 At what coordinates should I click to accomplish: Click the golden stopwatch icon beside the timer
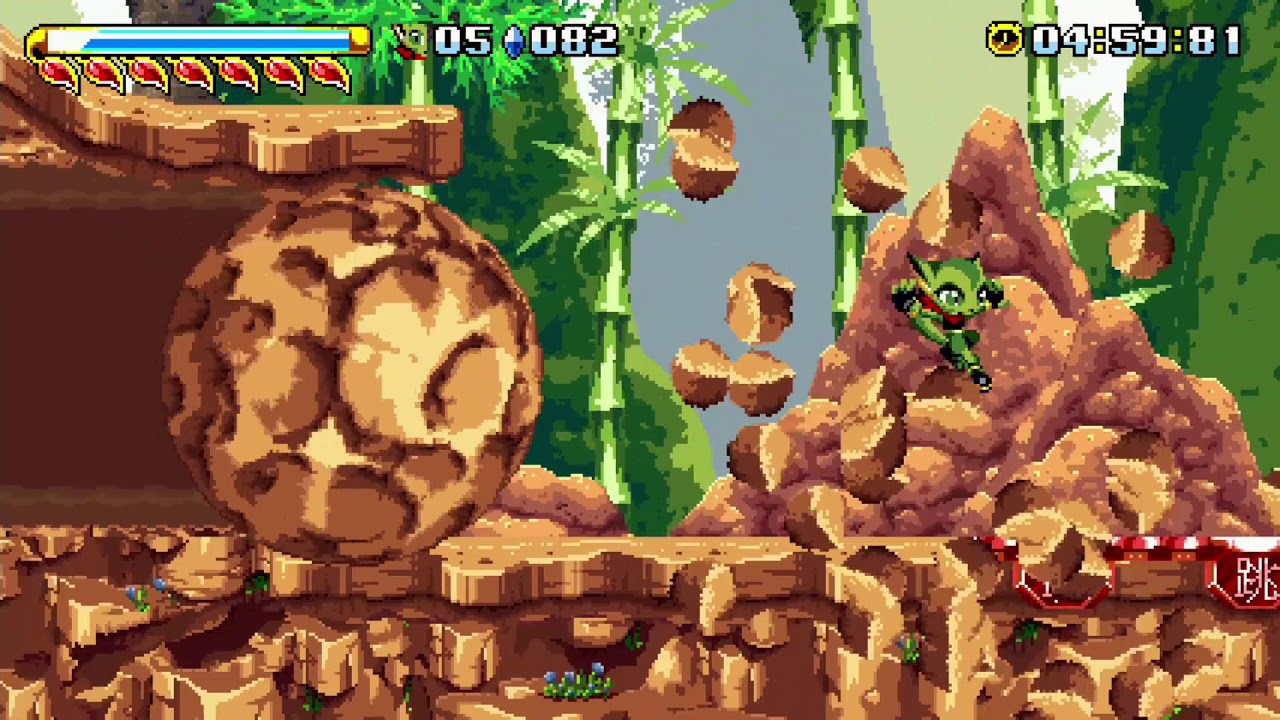click(1007, 40)
